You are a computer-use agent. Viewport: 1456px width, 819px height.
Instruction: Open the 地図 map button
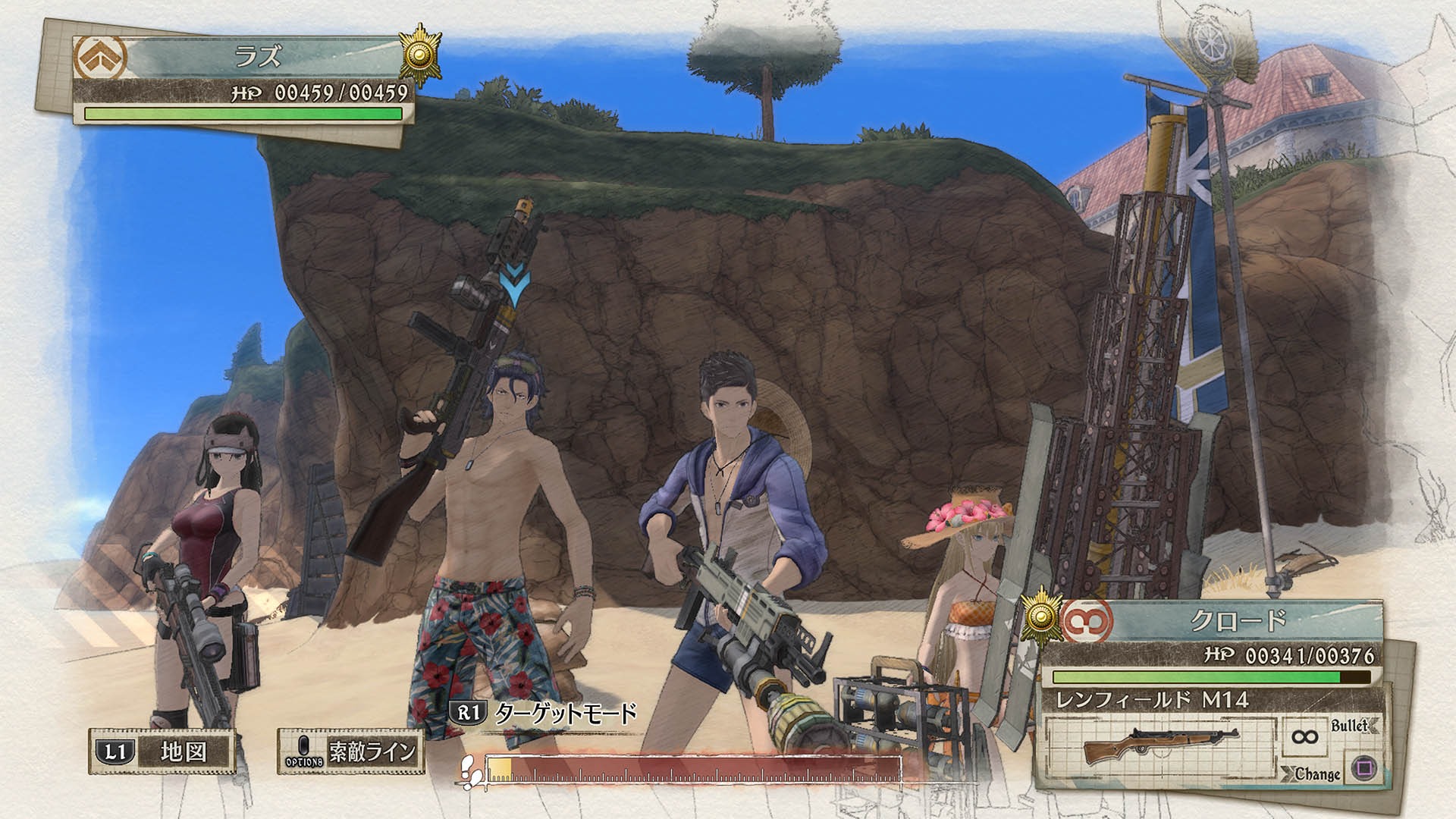162,752
